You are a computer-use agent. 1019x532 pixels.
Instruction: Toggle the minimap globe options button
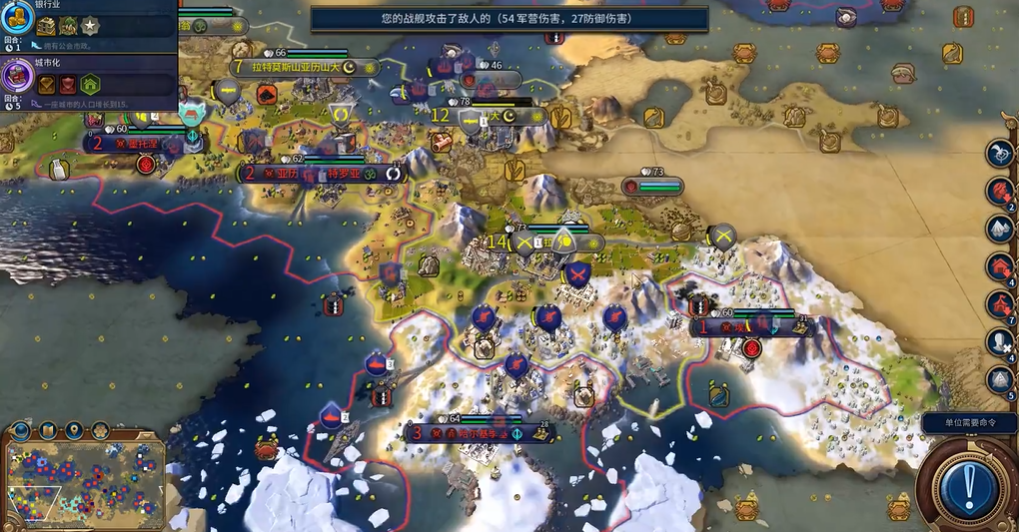pos(21,432)
